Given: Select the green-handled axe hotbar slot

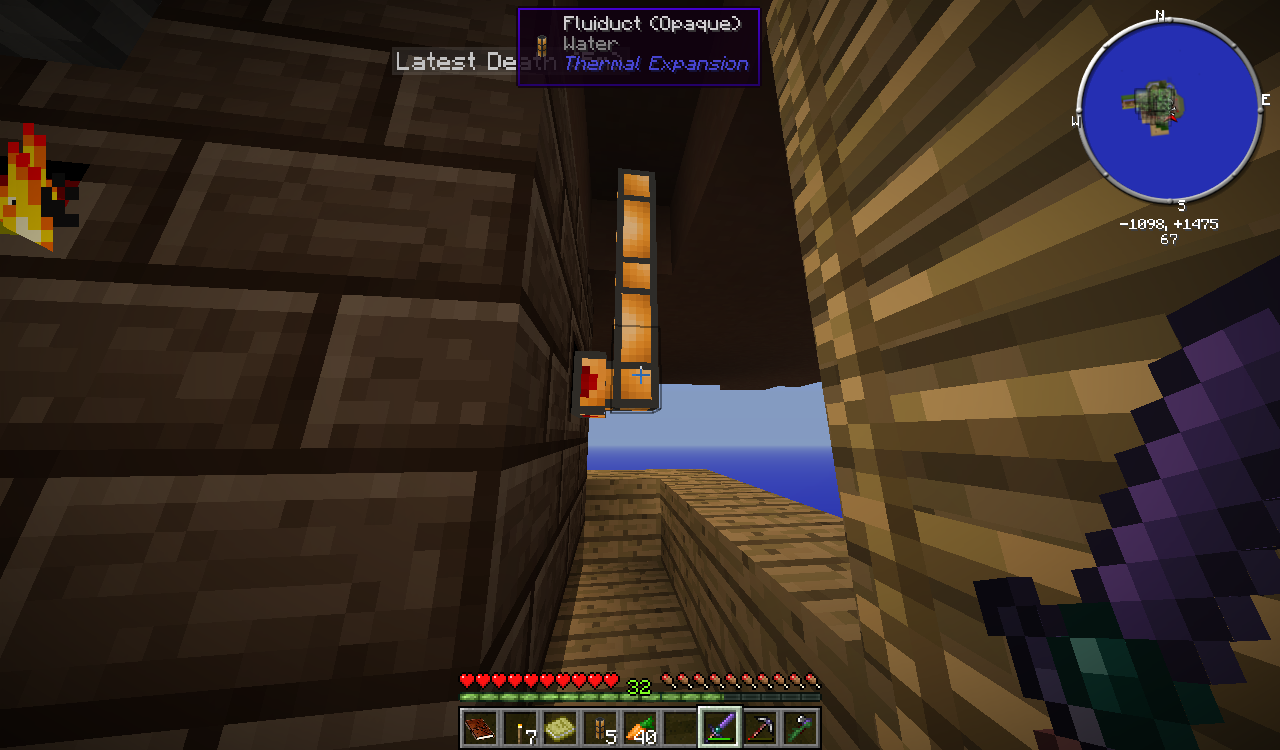Looking at the screenshot, I should pos(800,728).
